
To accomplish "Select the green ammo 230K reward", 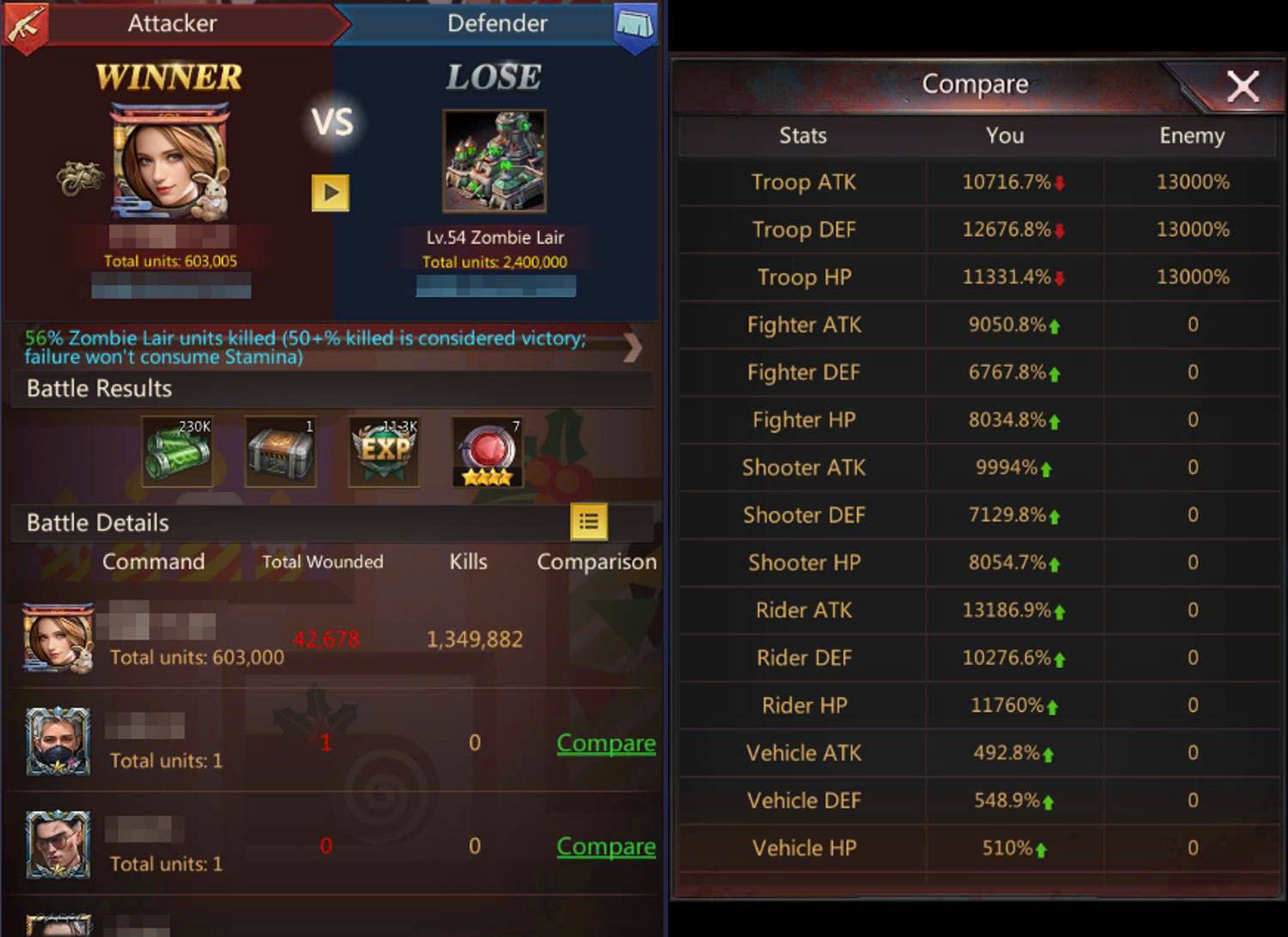I will (178, 451).
